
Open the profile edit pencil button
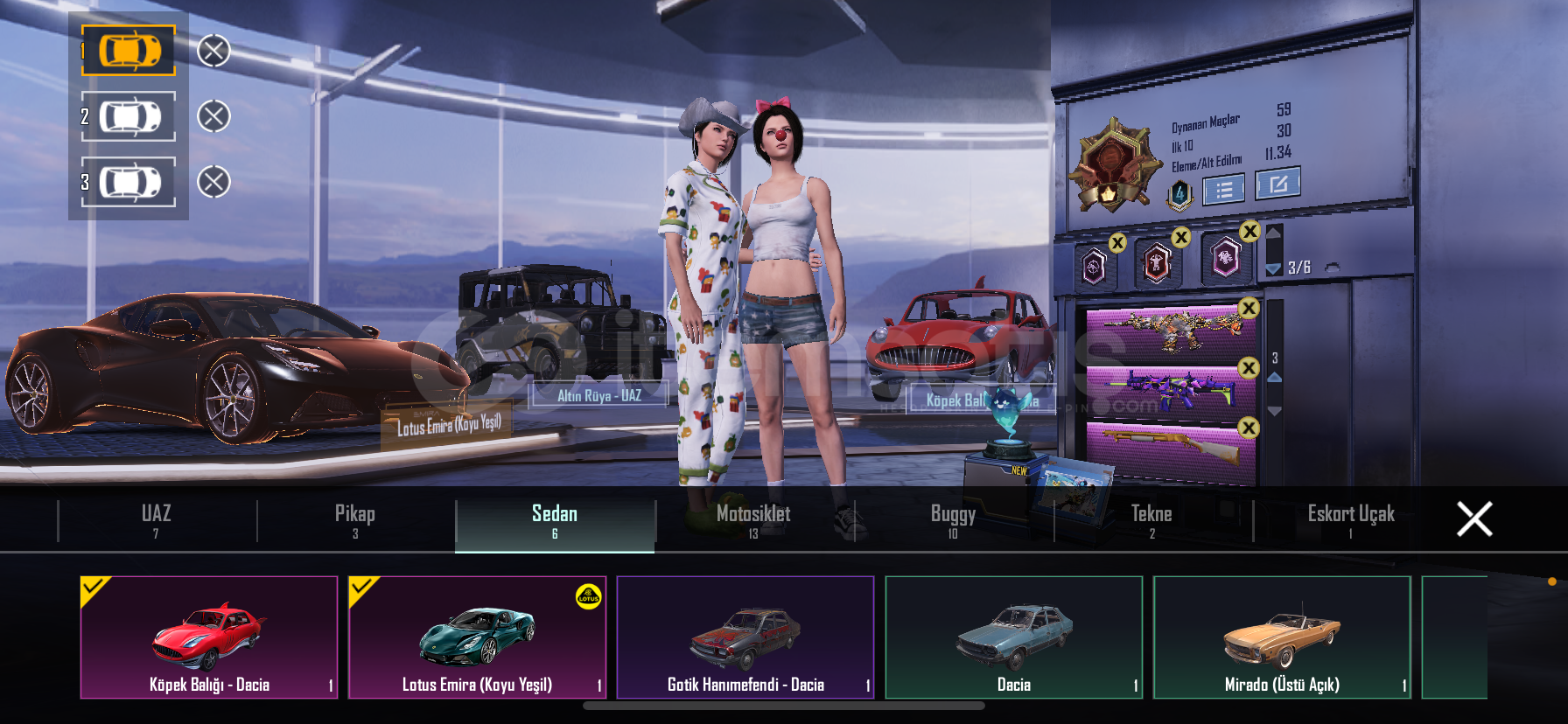1277,184
